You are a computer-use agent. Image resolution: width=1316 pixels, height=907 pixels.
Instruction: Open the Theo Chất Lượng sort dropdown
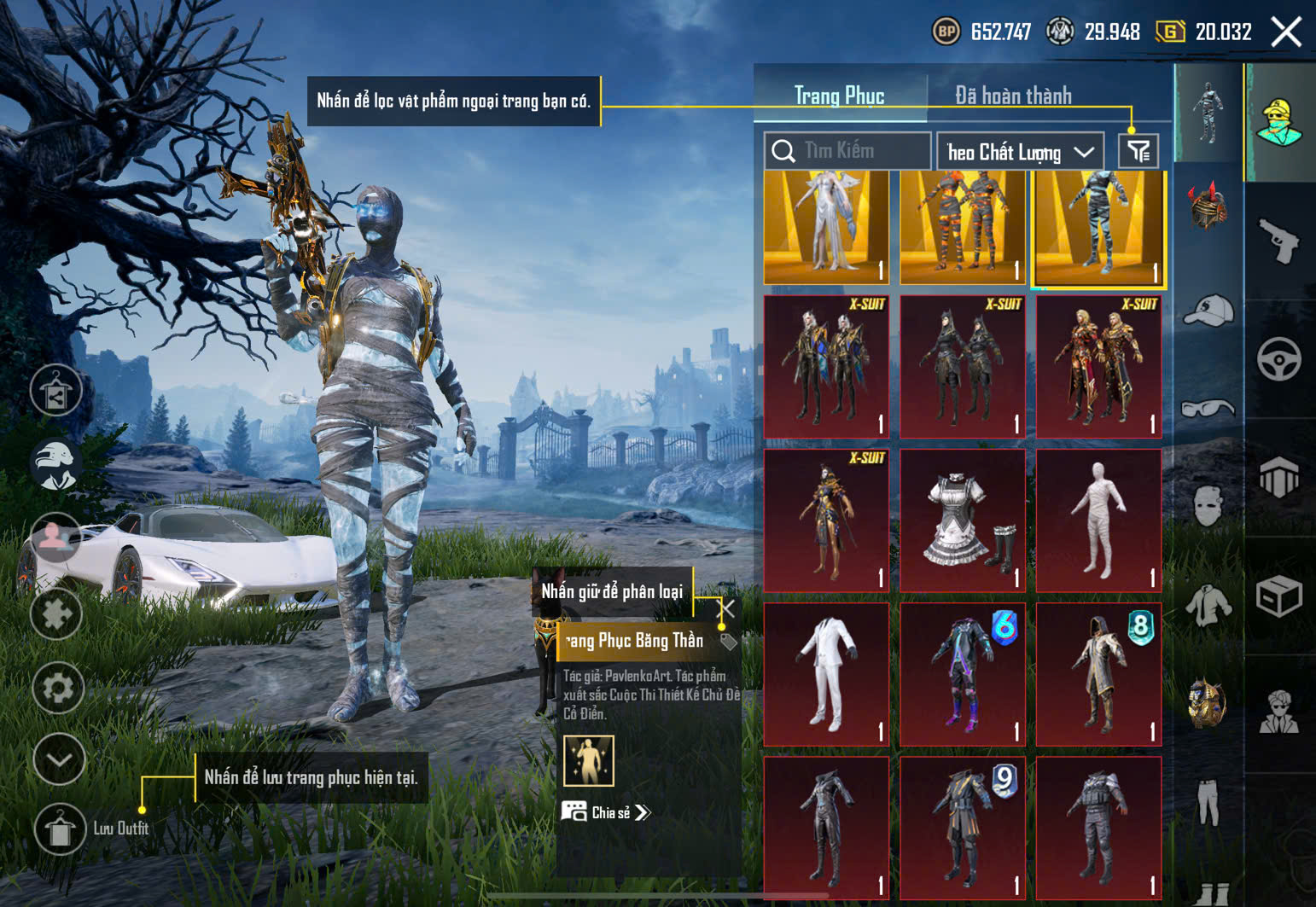1020,152
